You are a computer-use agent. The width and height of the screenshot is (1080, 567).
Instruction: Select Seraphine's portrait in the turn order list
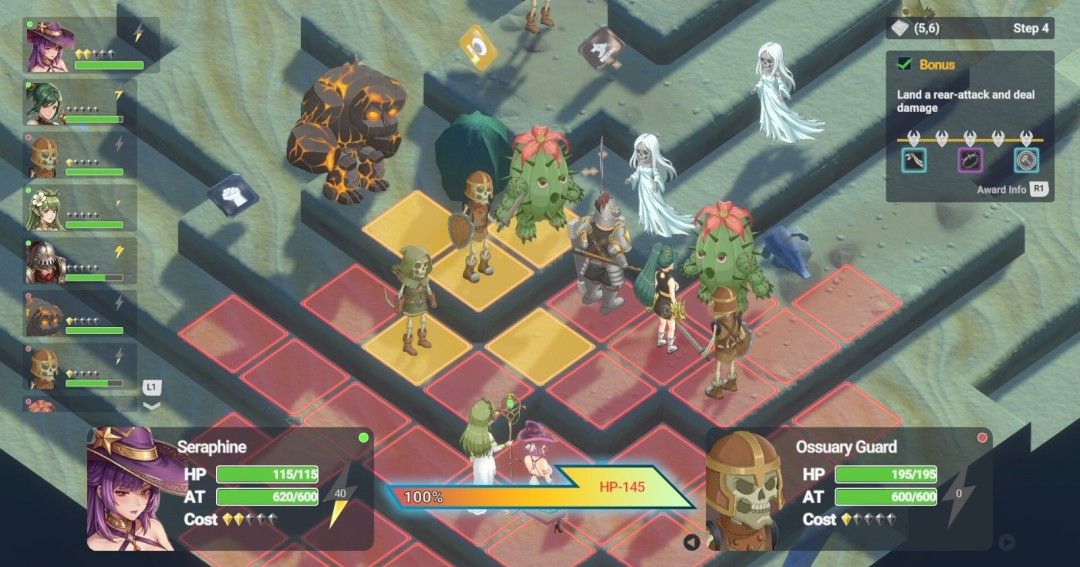point(47,47)
